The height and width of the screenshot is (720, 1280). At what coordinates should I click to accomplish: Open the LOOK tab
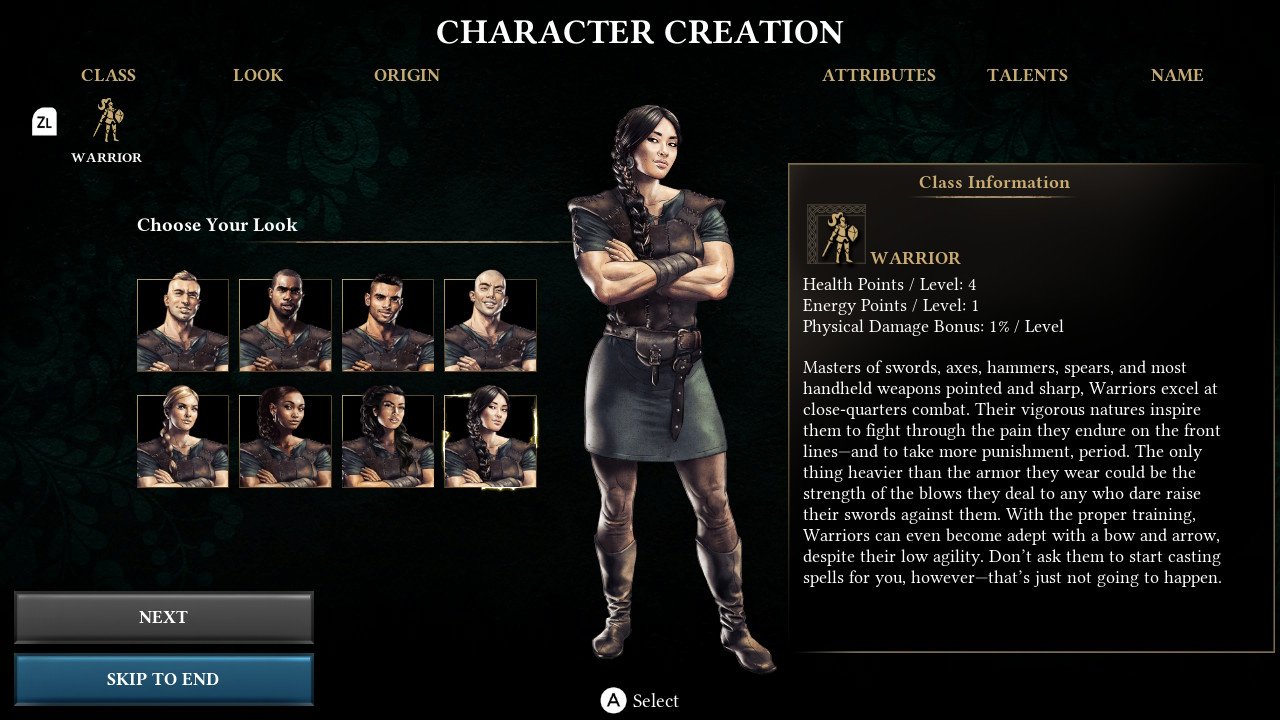pyautogui.click(x=258, y=75)
